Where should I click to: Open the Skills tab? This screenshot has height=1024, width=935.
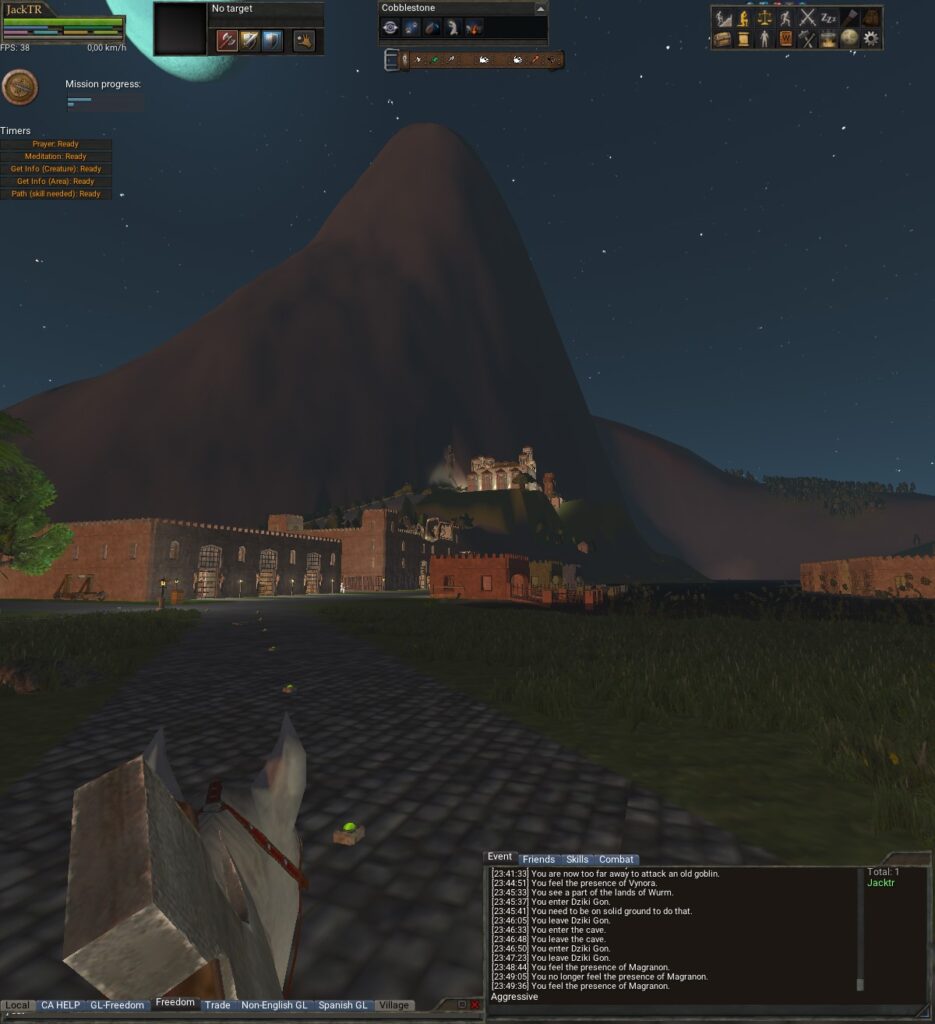click(577, 859)
